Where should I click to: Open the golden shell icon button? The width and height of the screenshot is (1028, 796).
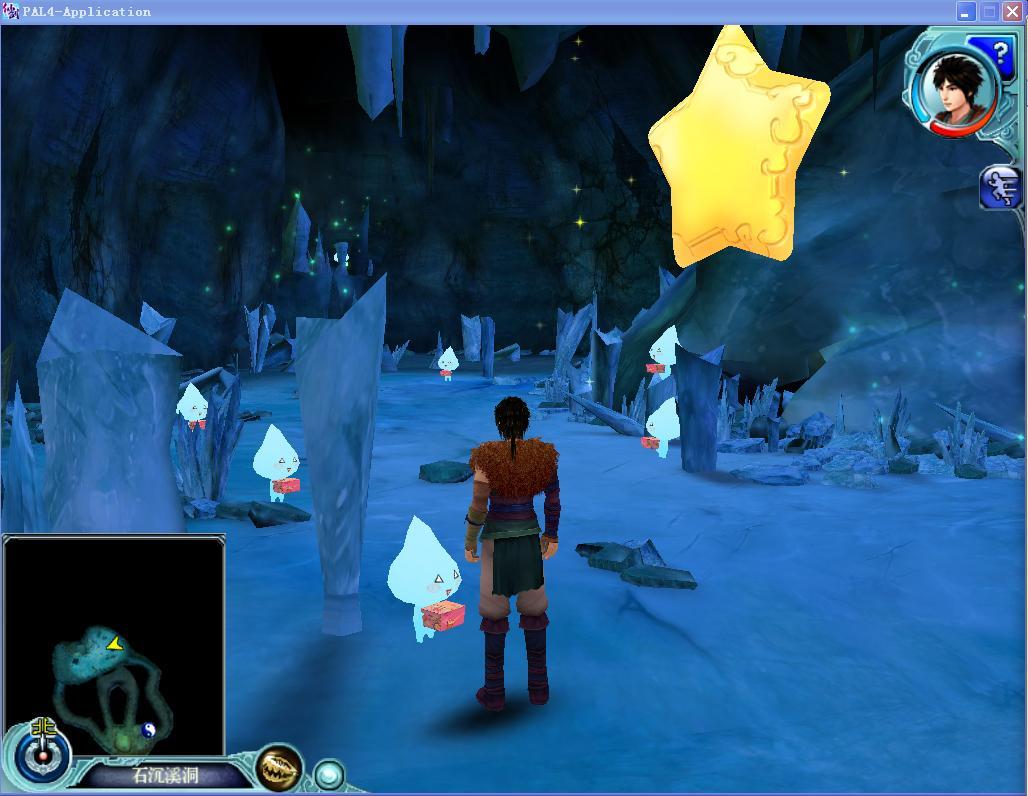tap(279, 767)
